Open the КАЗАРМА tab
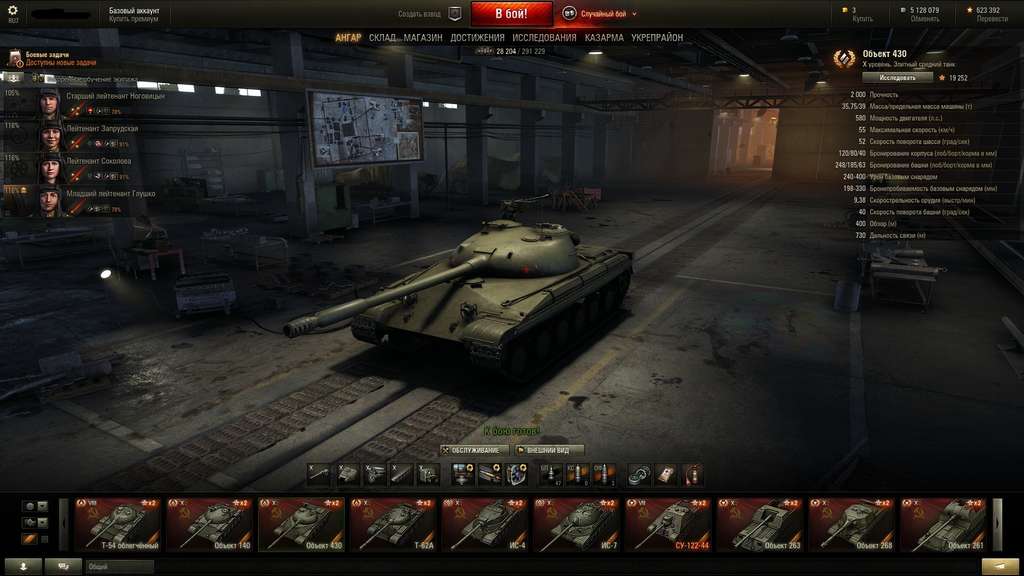The height and width of the screenshot is (576, 1024). (x=604, y=38)
